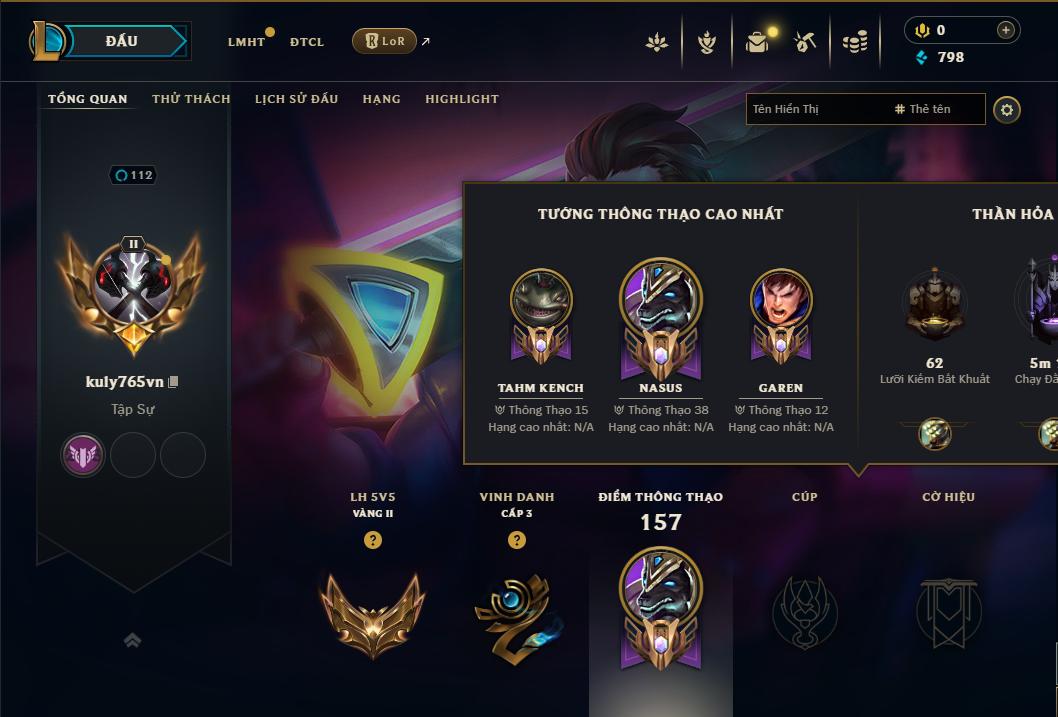The height and width of the screenshot is (717, 1058).
Task: Switch to the HẠNG tab
Action: [381, 99]
